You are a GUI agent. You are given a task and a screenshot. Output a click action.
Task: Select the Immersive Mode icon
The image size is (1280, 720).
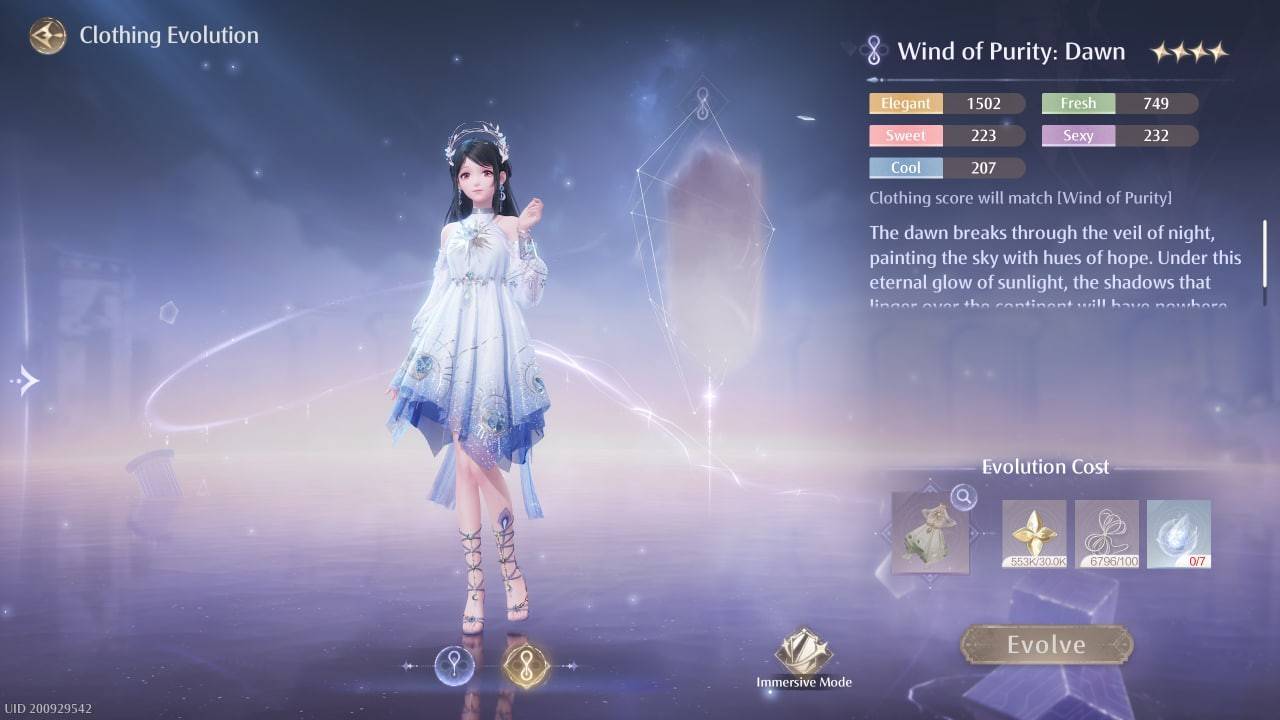tap(803, 651)
